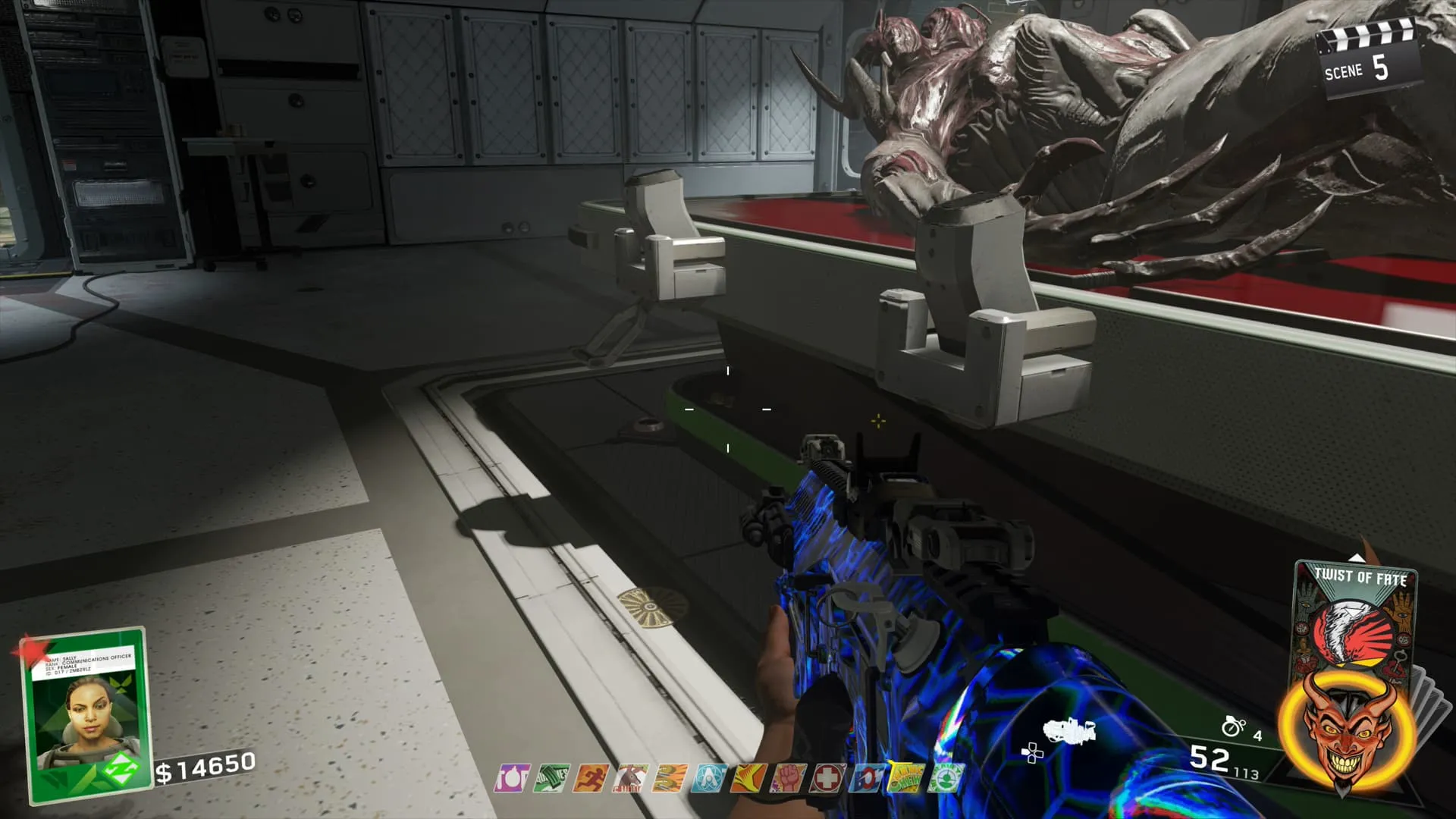Click the blue 'BO' lettered perk icon
Image resolution: width=1456 pixels, height=819 pixels.
(x=867, y=778)
